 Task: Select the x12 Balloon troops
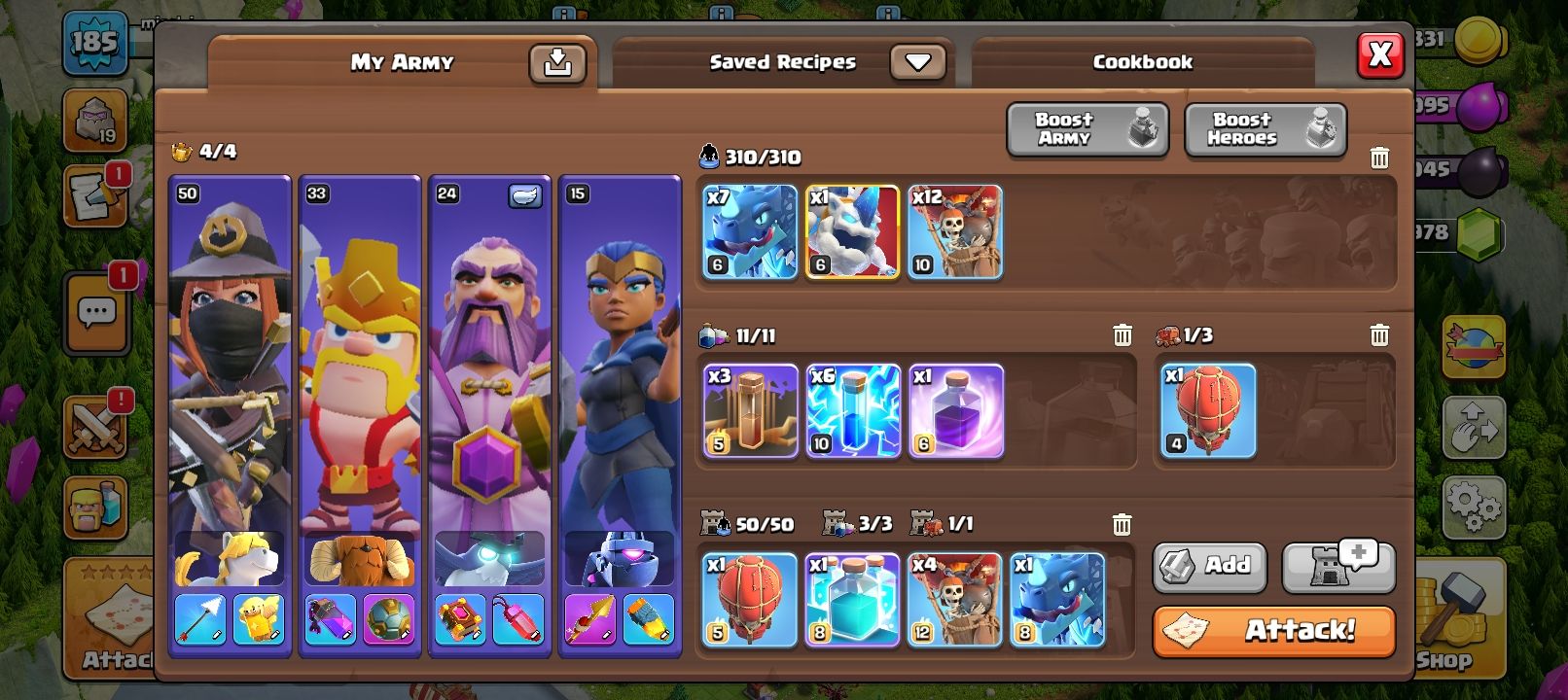coord(954,231)
